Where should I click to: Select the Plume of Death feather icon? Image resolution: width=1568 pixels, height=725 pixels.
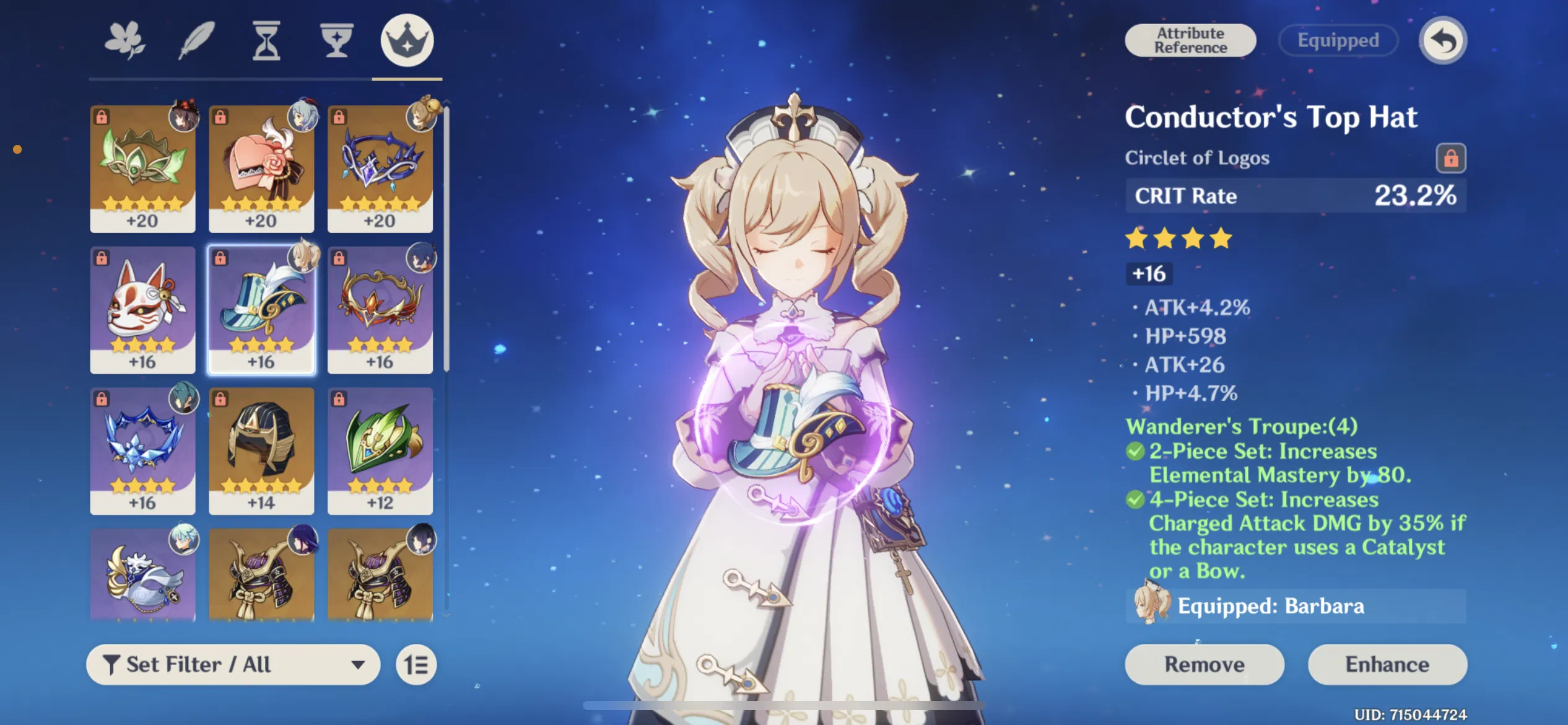[x=196, y=40]
